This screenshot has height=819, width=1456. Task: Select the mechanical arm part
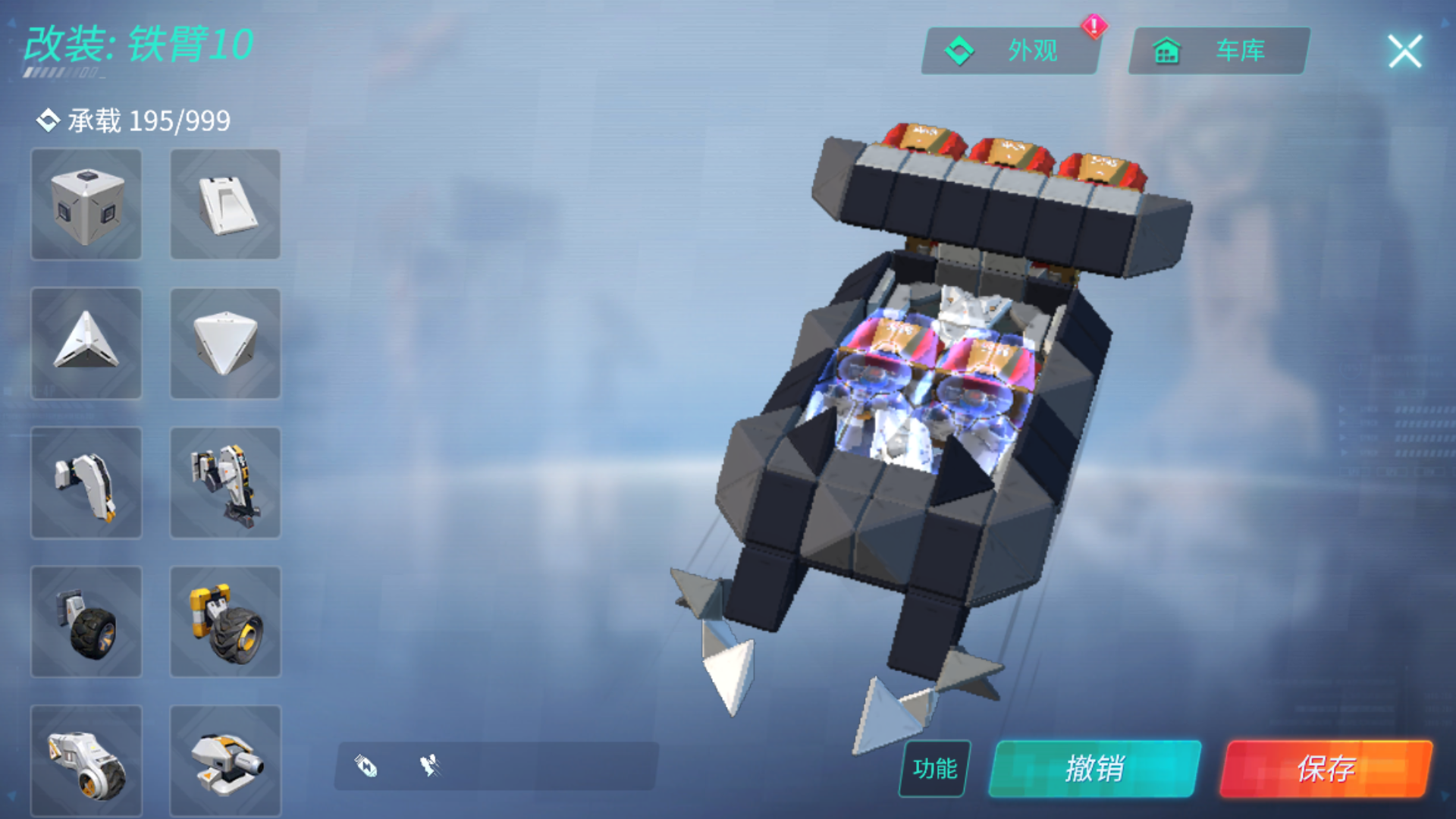pyautogui.click(x=86, y=482)
